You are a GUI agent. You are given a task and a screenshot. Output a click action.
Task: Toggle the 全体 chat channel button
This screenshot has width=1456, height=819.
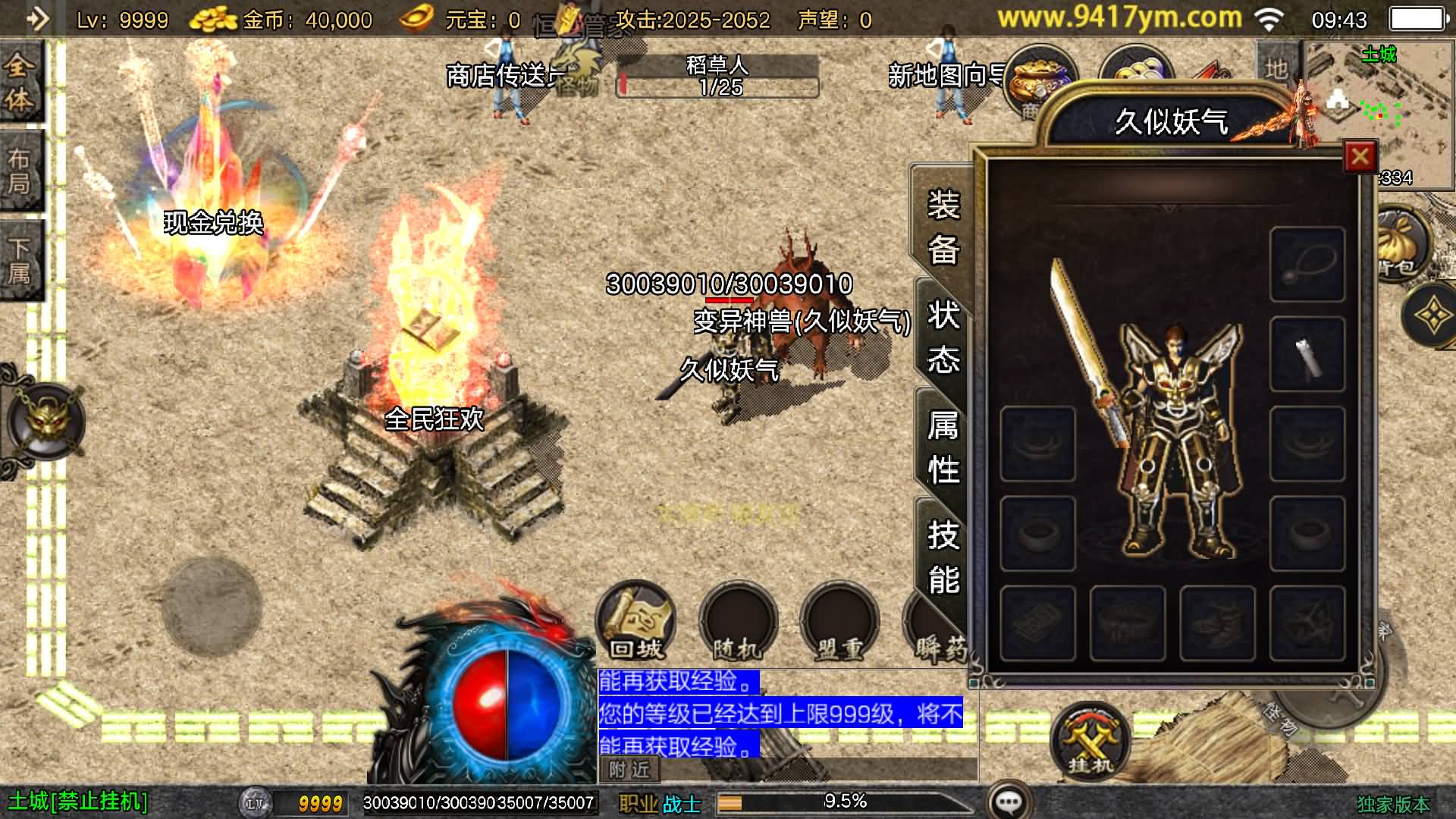click(20, 80)
